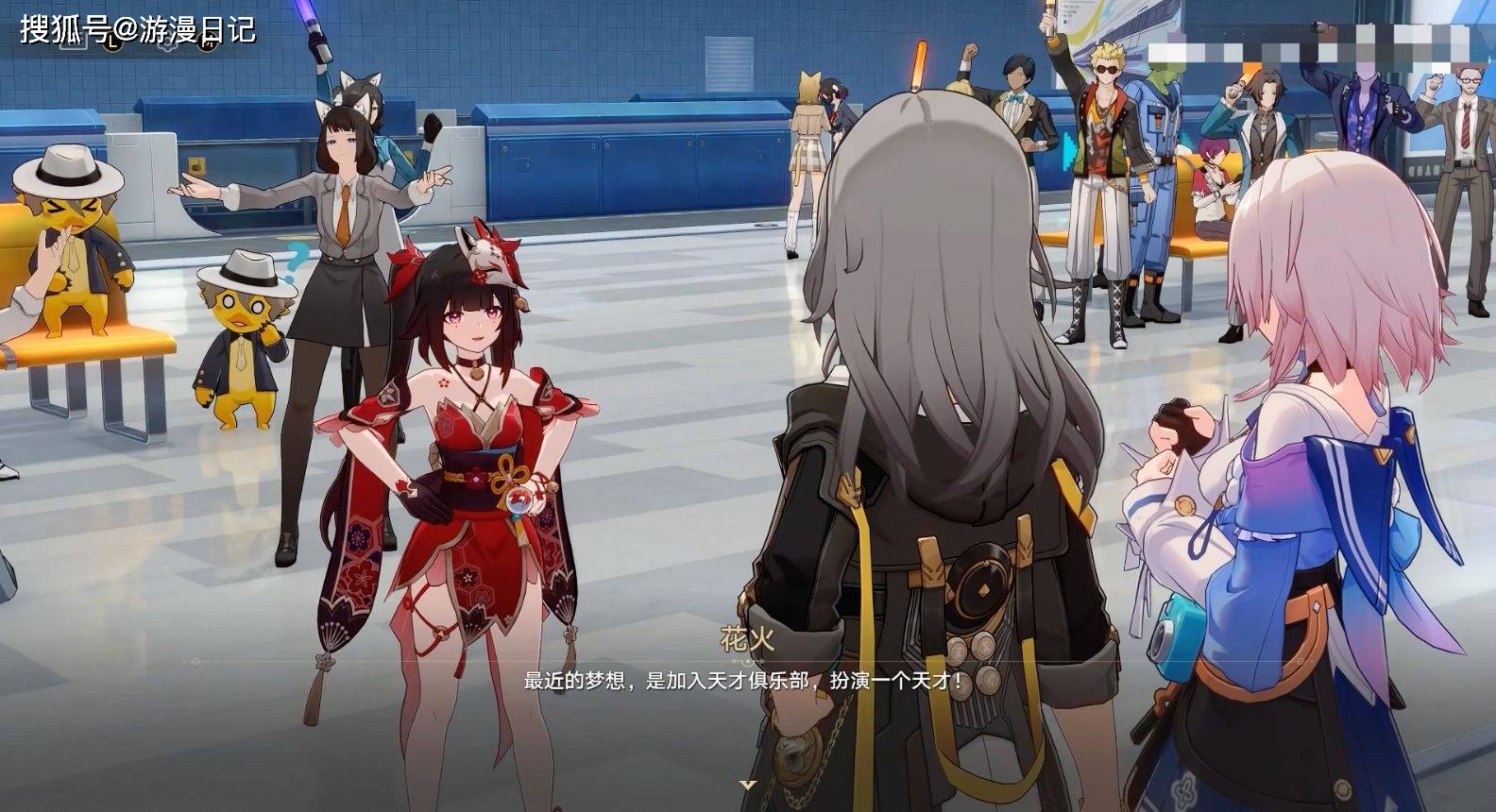1496x812 pixels.
Task: Open the settings gear icon
Action: [167, 41]
